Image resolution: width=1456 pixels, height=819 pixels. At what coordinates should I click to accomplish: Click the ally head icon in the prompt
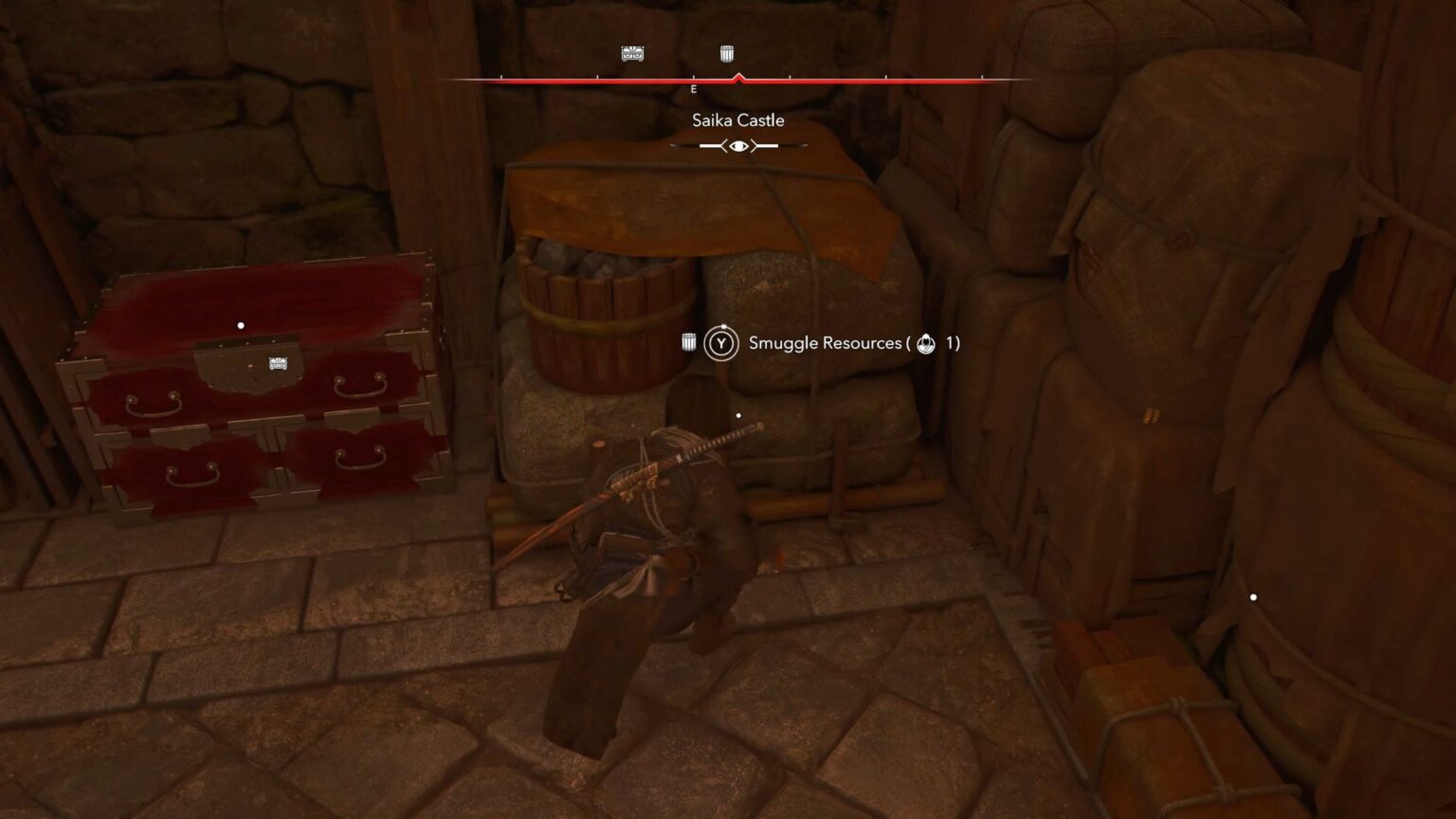(924, 344)
